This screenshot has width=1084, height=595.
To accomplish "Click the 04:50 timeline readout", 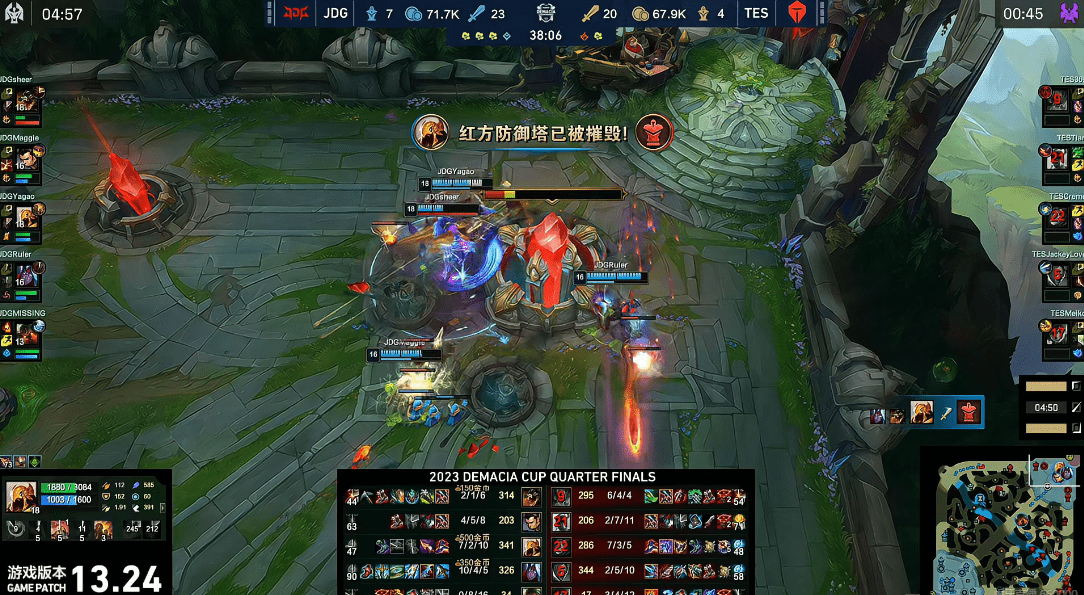I will 1046,408.
